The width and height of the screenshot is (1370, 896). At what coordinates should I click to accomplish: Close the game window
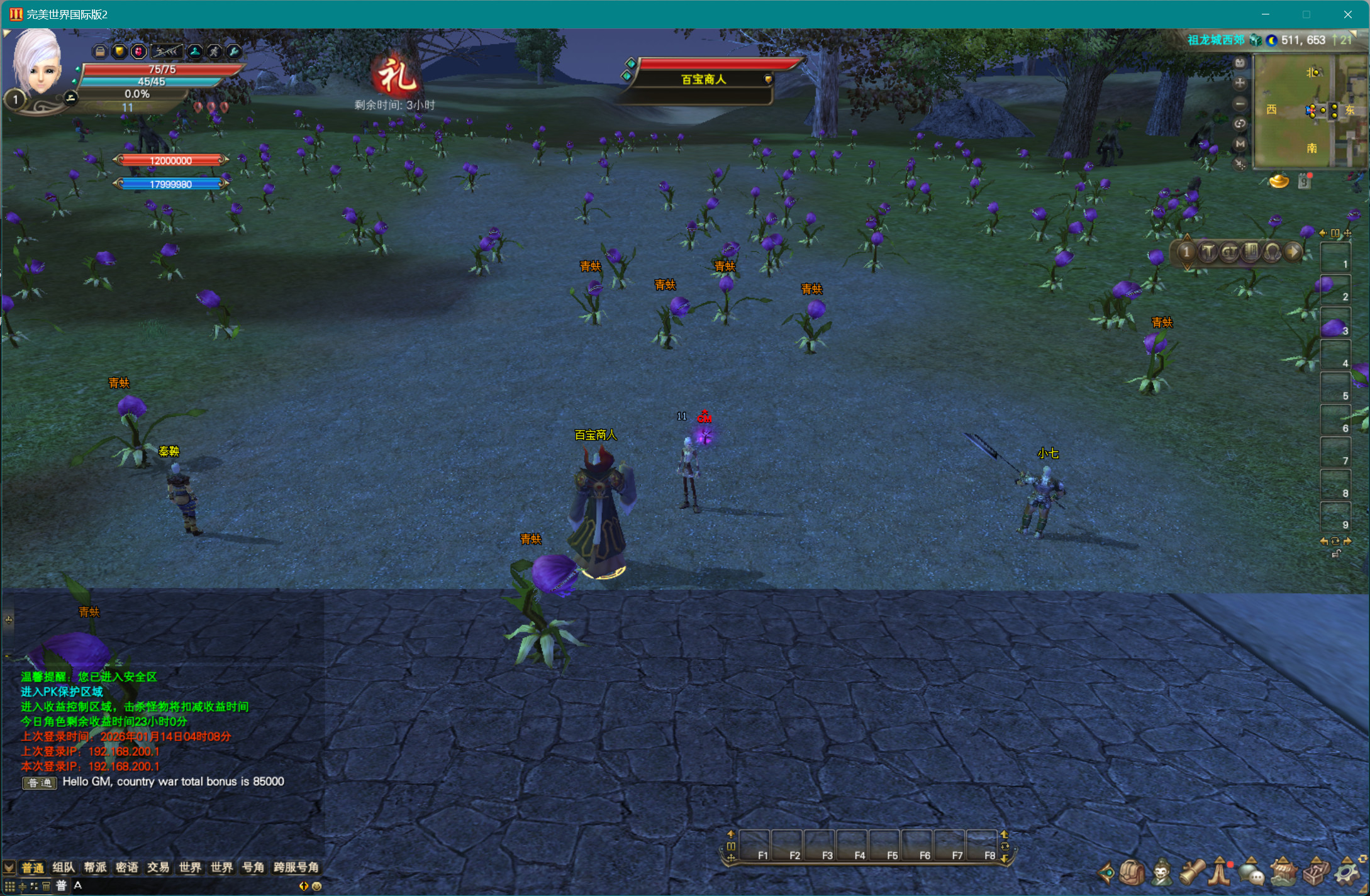pos(1347,14)
